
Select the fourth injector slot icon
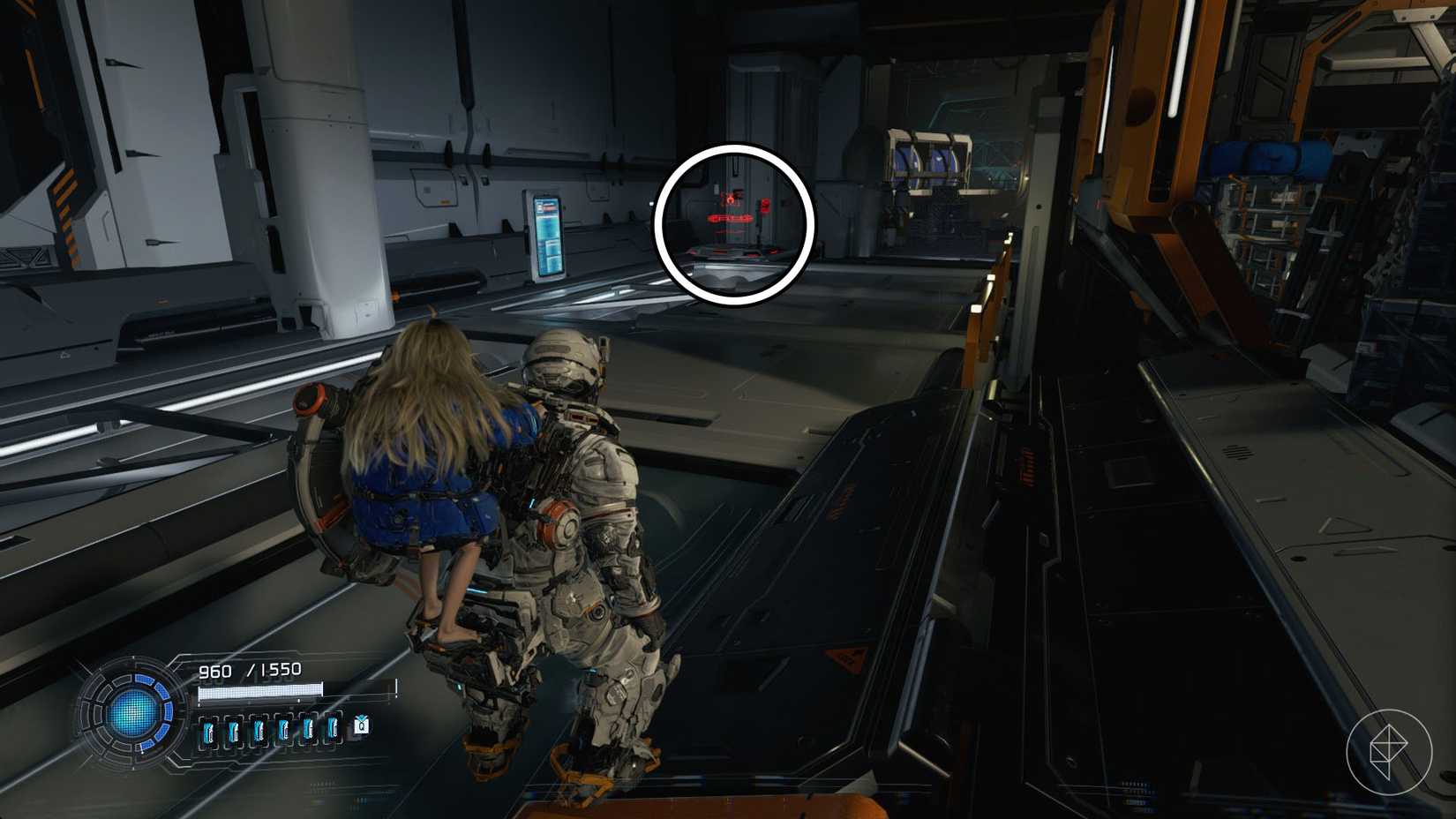tap(283, 731)
